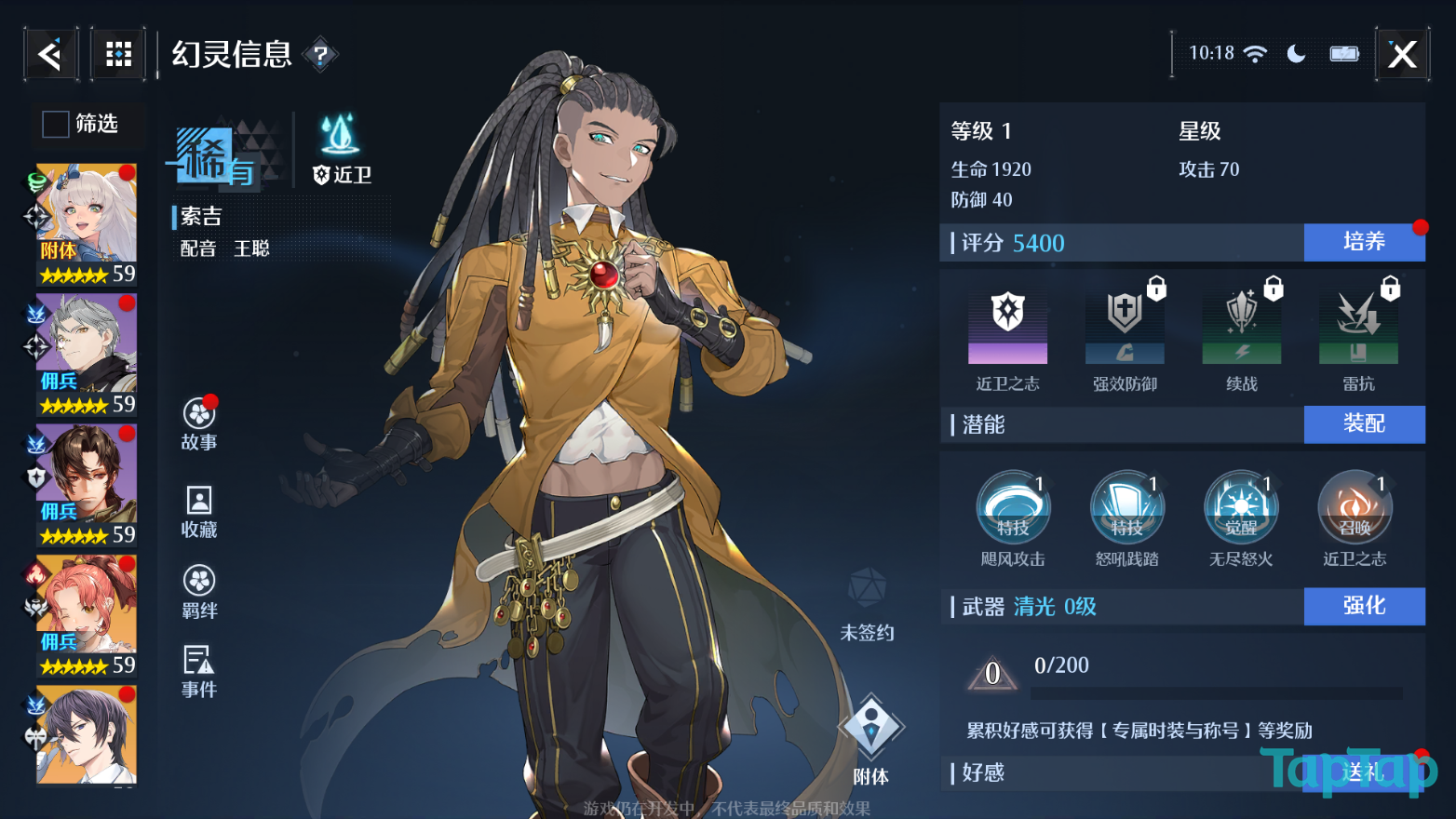
Task: Open the grid menu button
Action: [119, 55]
